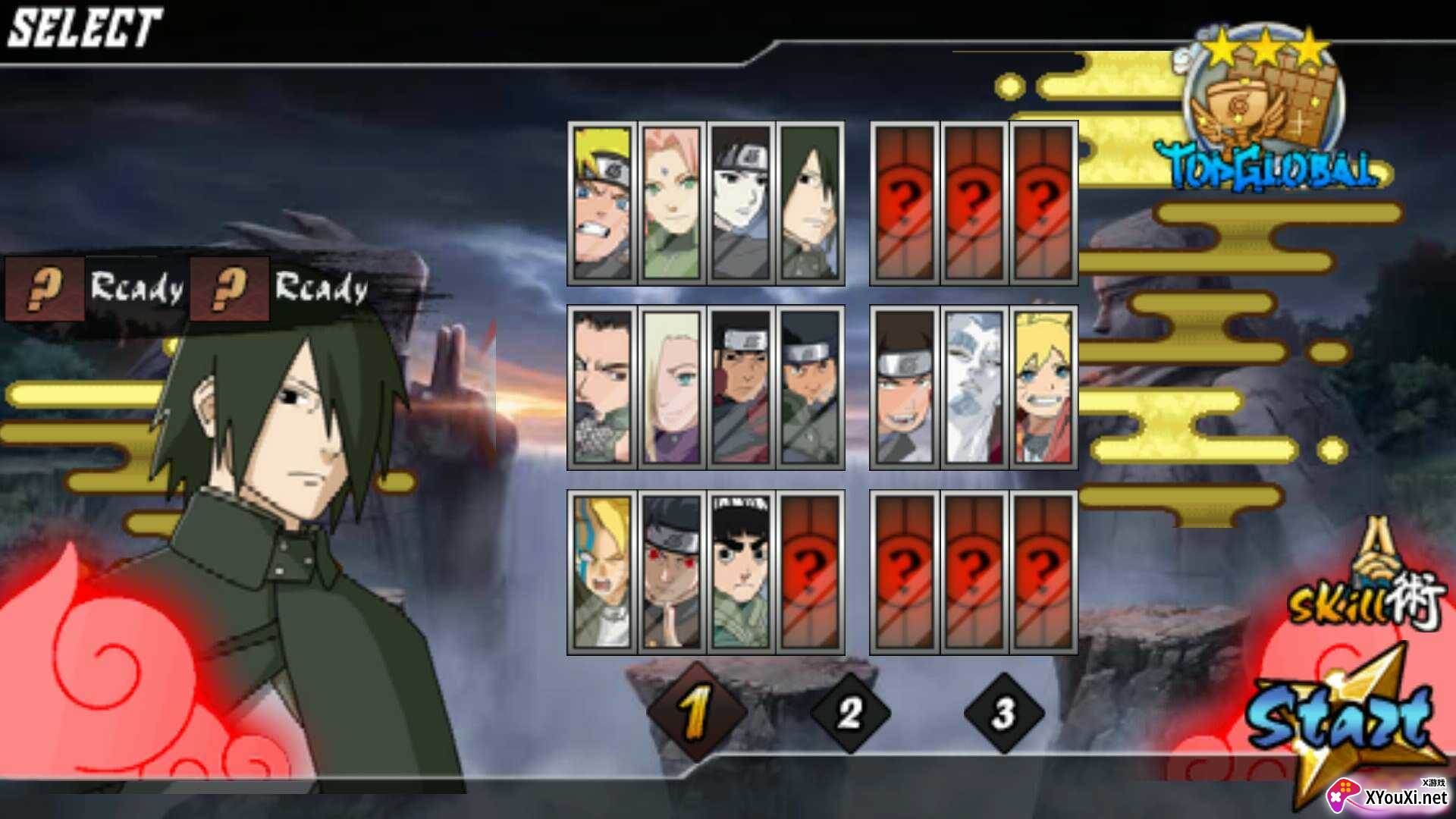
Task: Choose the bearded Shikamaru portrait
Action: click(x=602, y=388)
